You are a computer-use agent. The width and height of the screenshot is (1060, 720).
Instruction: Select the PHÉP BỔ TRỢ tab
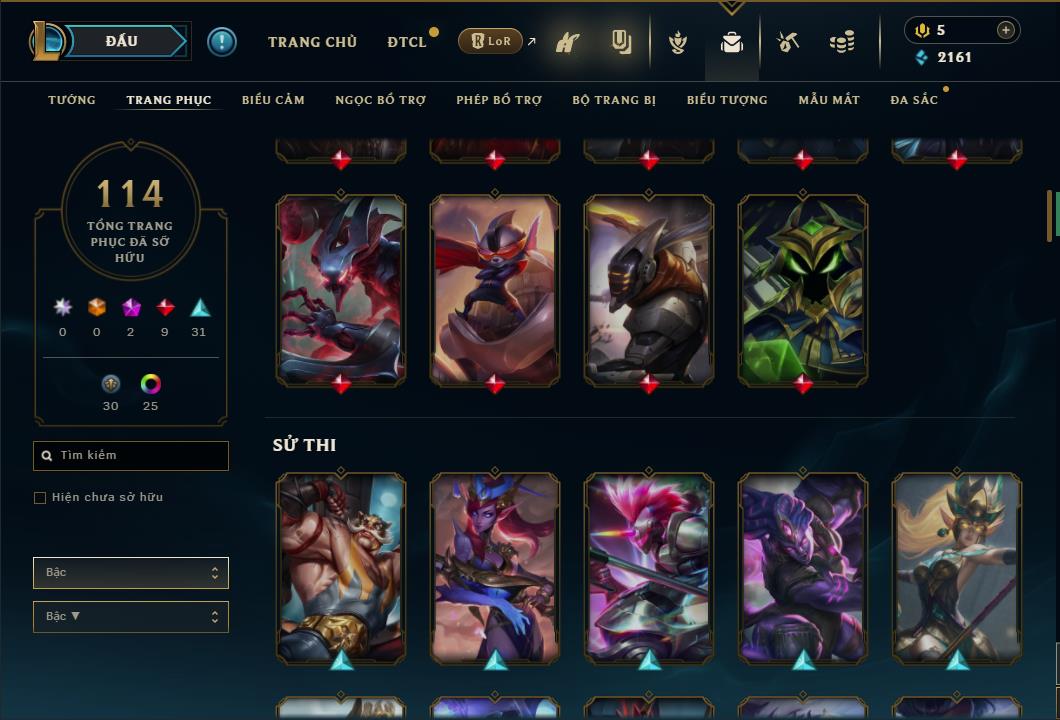pos(499,100)
